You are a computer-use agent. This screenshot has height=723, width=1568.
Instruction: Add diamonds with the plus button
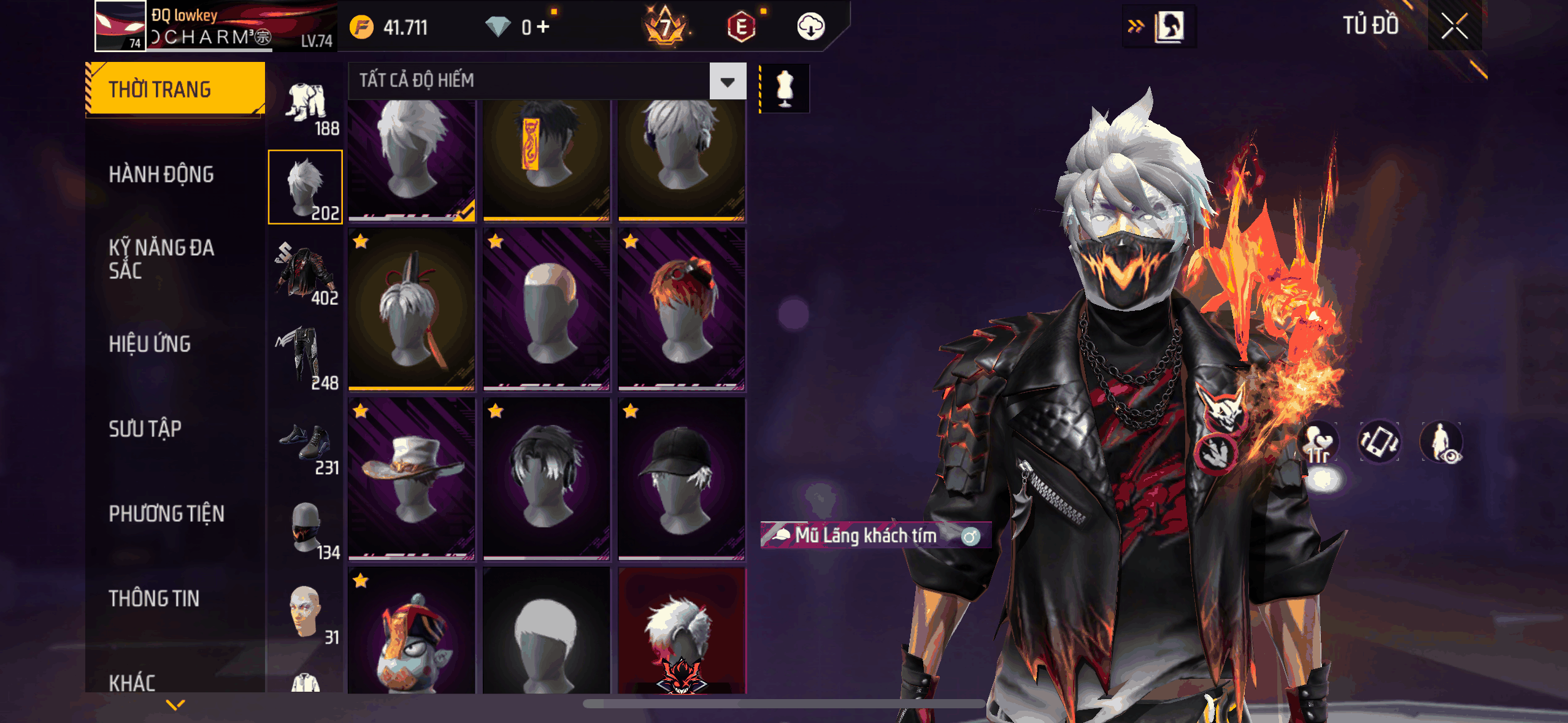(543, 27)
